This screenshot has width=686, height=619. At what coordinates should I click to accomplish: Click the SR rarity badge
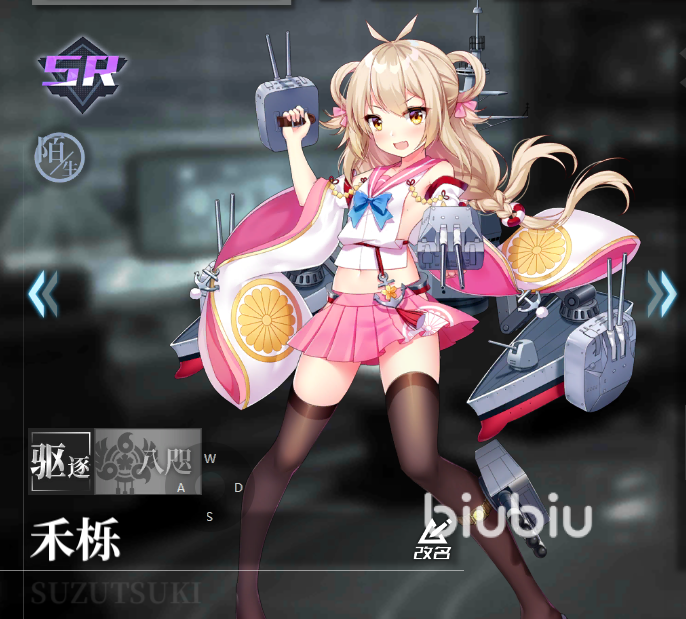(83, 70)
